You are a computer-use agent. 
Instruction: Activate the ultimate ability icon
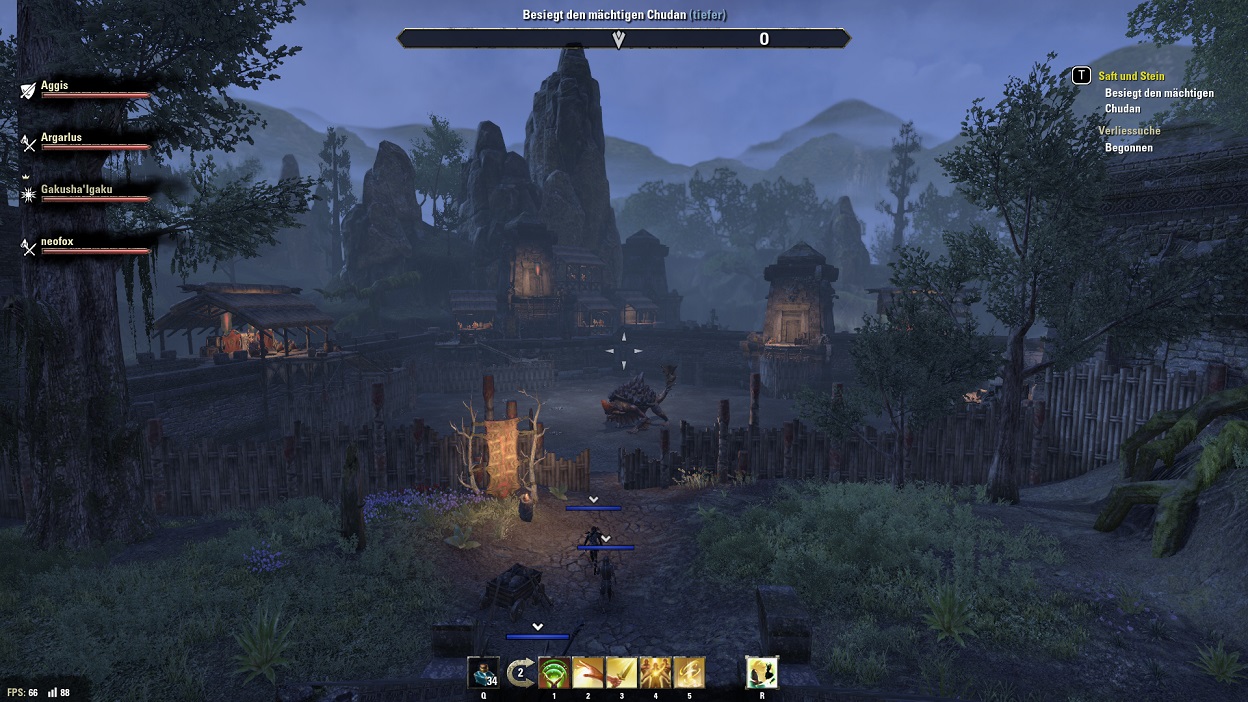tap(762, 672)
